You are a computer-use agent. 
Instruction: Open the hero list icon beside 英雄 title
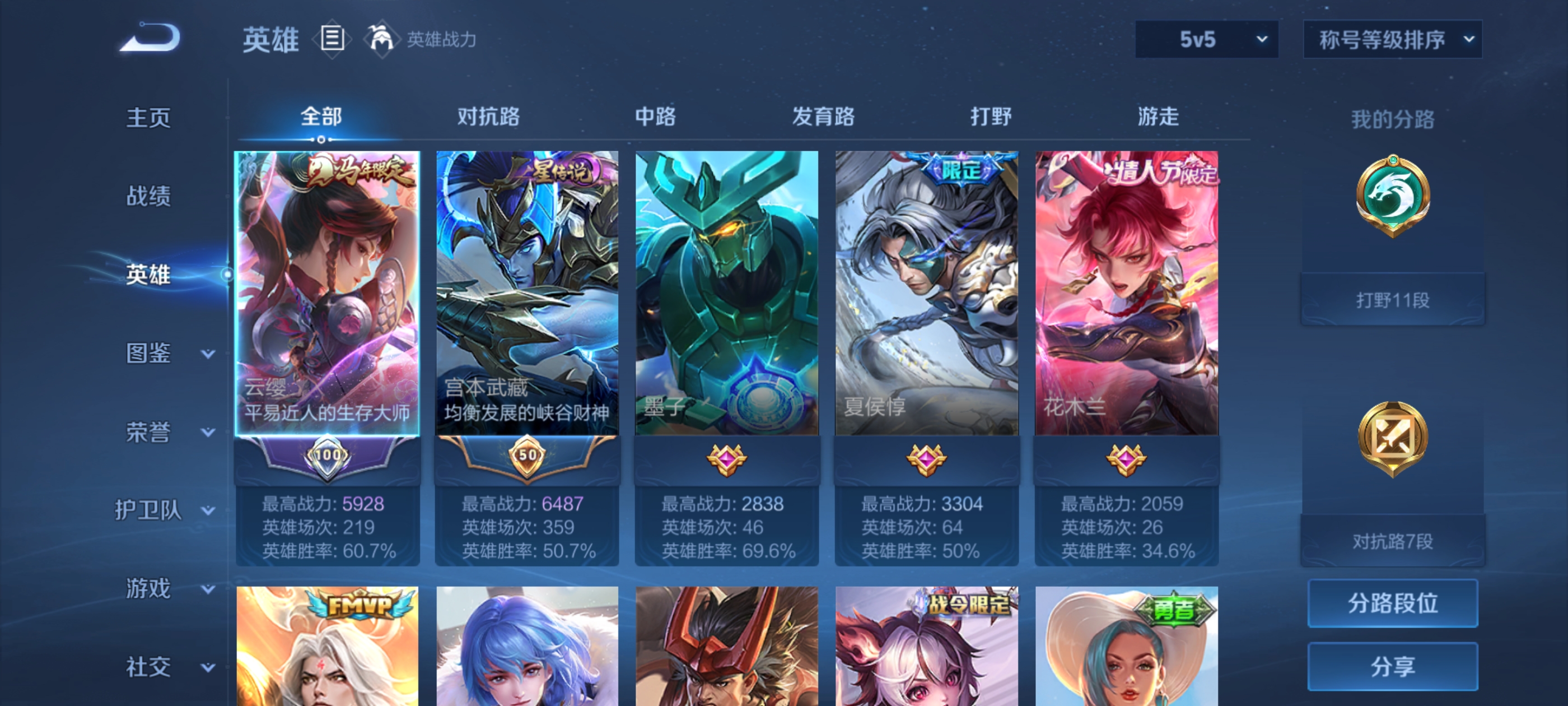click(x=332, y=38)
